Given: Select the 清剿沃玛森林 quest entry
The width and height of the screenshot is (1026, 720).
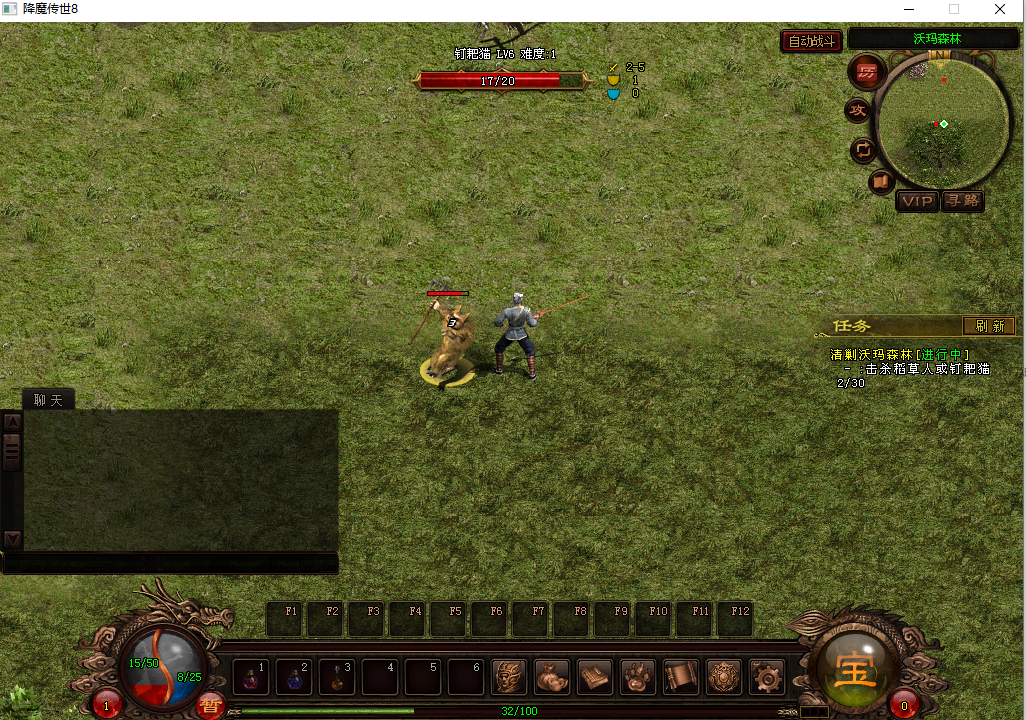Looking at the screenshot, I should pos(899,355).
